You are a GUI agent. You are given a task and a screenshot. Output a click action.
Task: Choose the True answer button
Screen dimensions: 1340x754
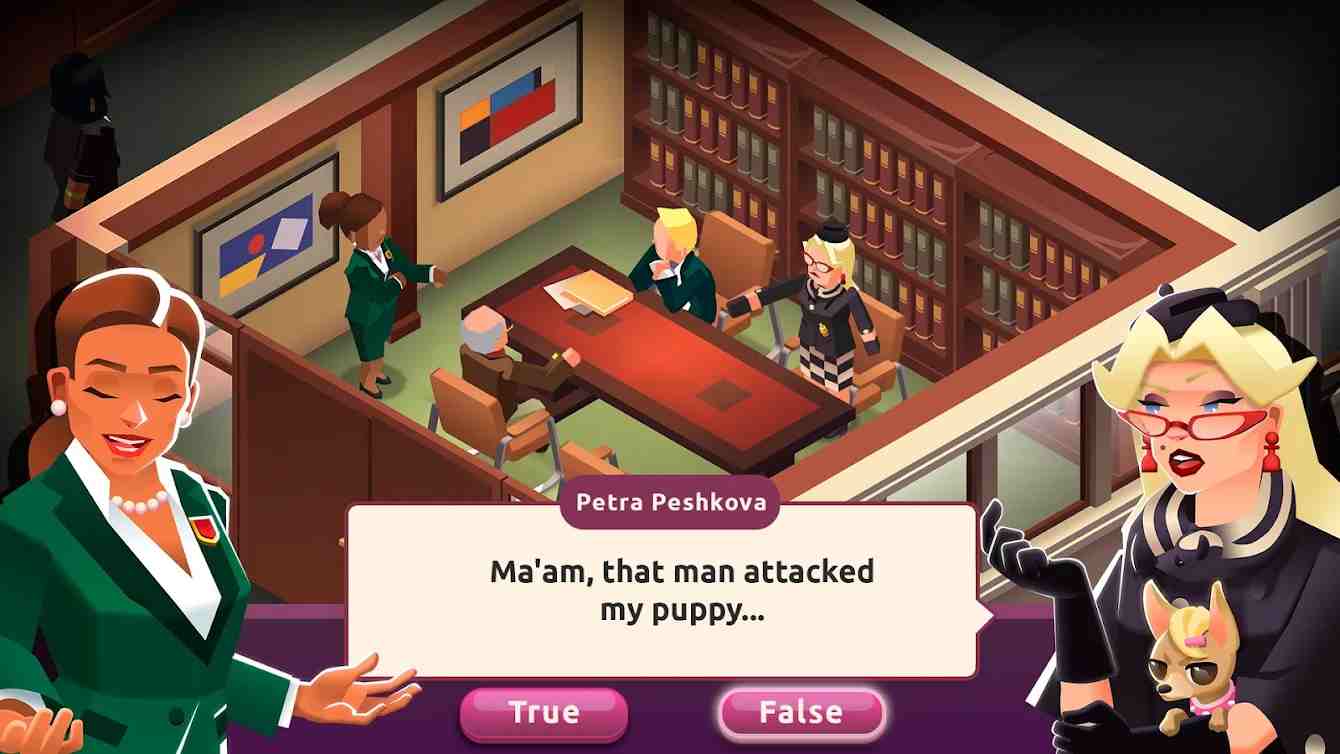click(x=544, y=713)
